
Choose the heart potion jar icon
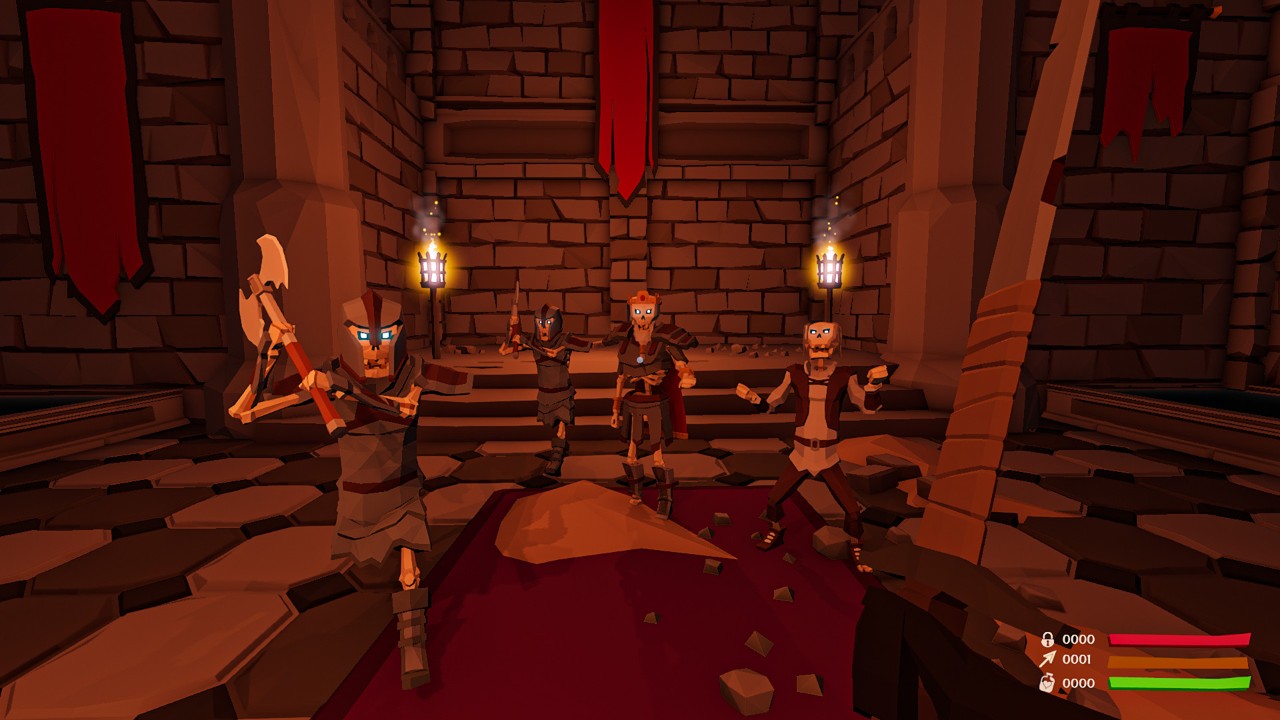click(1047, 683)
